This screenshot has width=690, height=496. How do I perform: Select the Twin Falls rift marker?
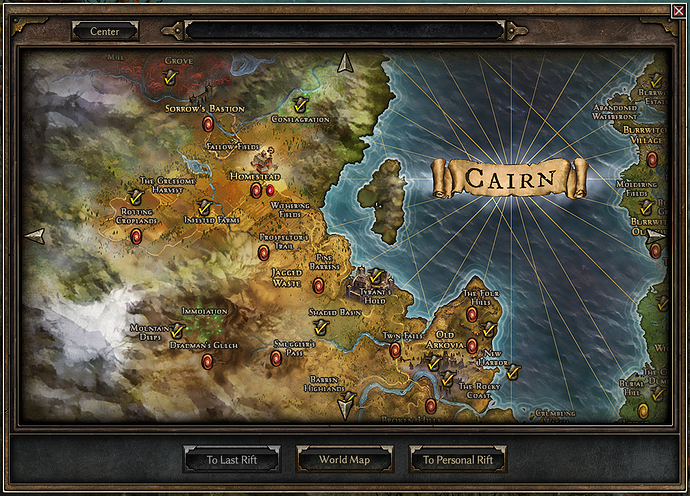tap(395, 351)
